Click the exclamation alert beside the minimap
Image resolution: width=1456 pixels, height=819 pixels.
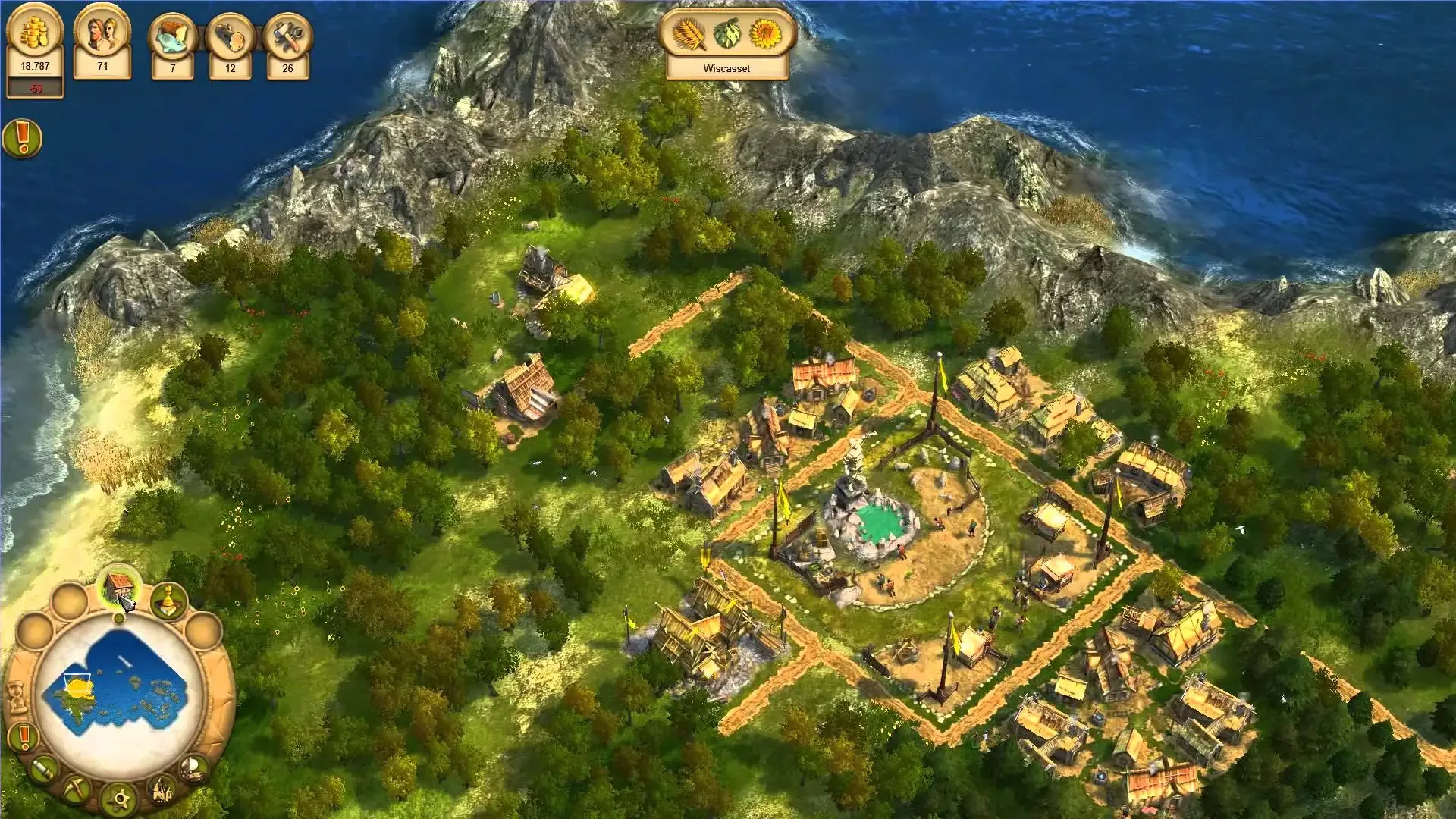pyautogui.click(x=24, y=738)
